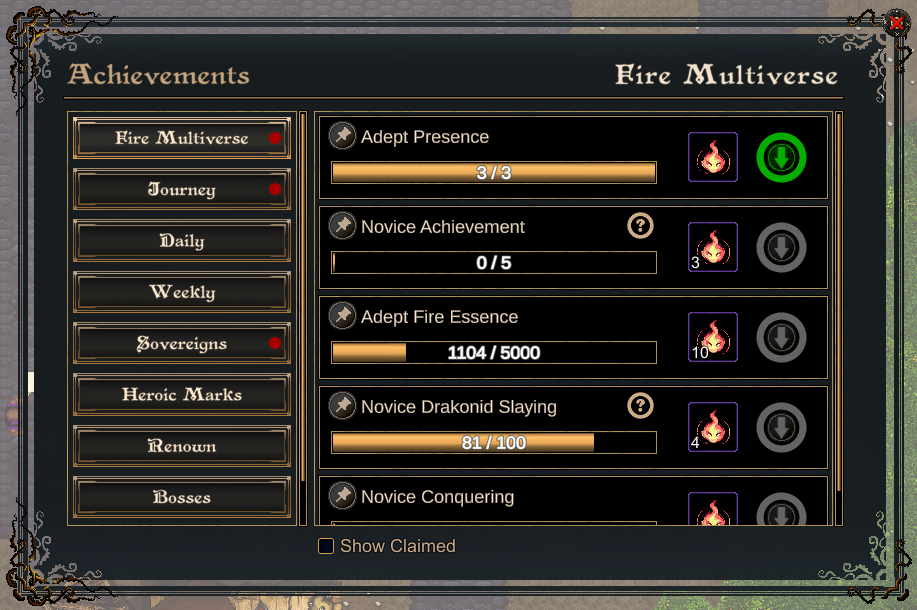The width and height of the screenshot is (917, 610).
Task: Pin the Novice Conquering achievement
Action: click(x=343, y=496)
